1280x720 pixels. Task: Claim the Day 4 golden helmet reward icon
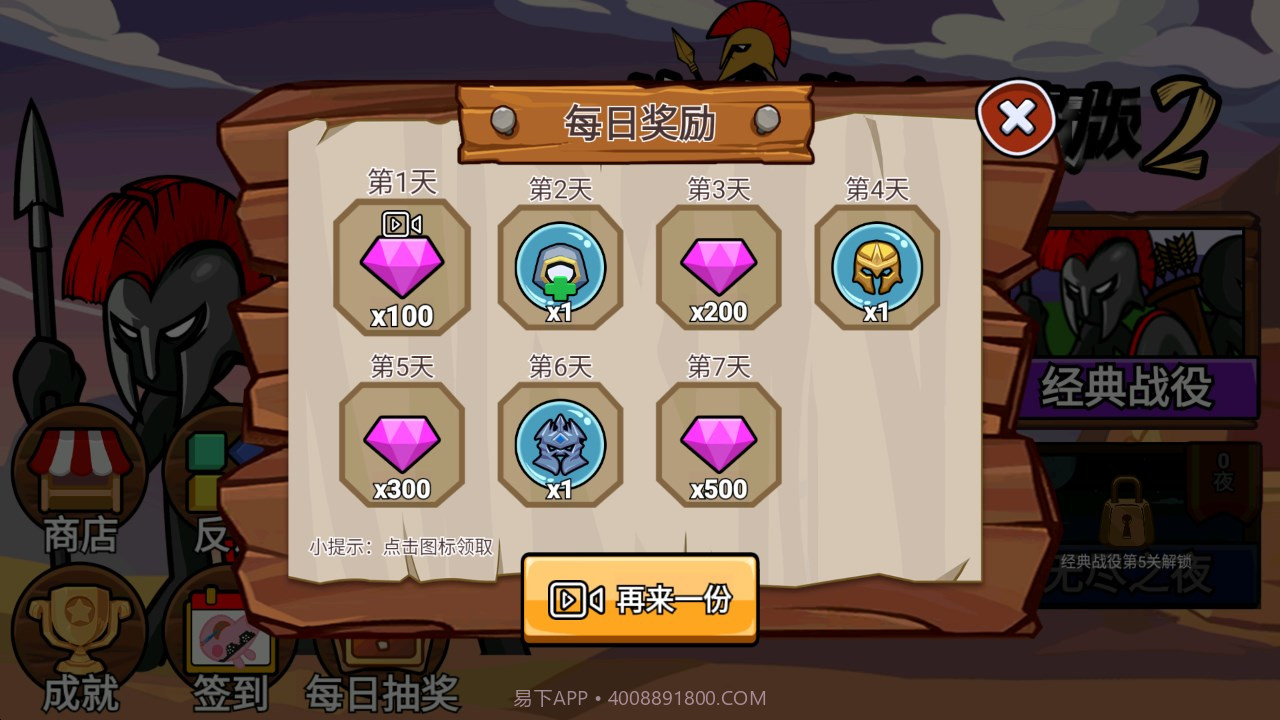point(877,265)
